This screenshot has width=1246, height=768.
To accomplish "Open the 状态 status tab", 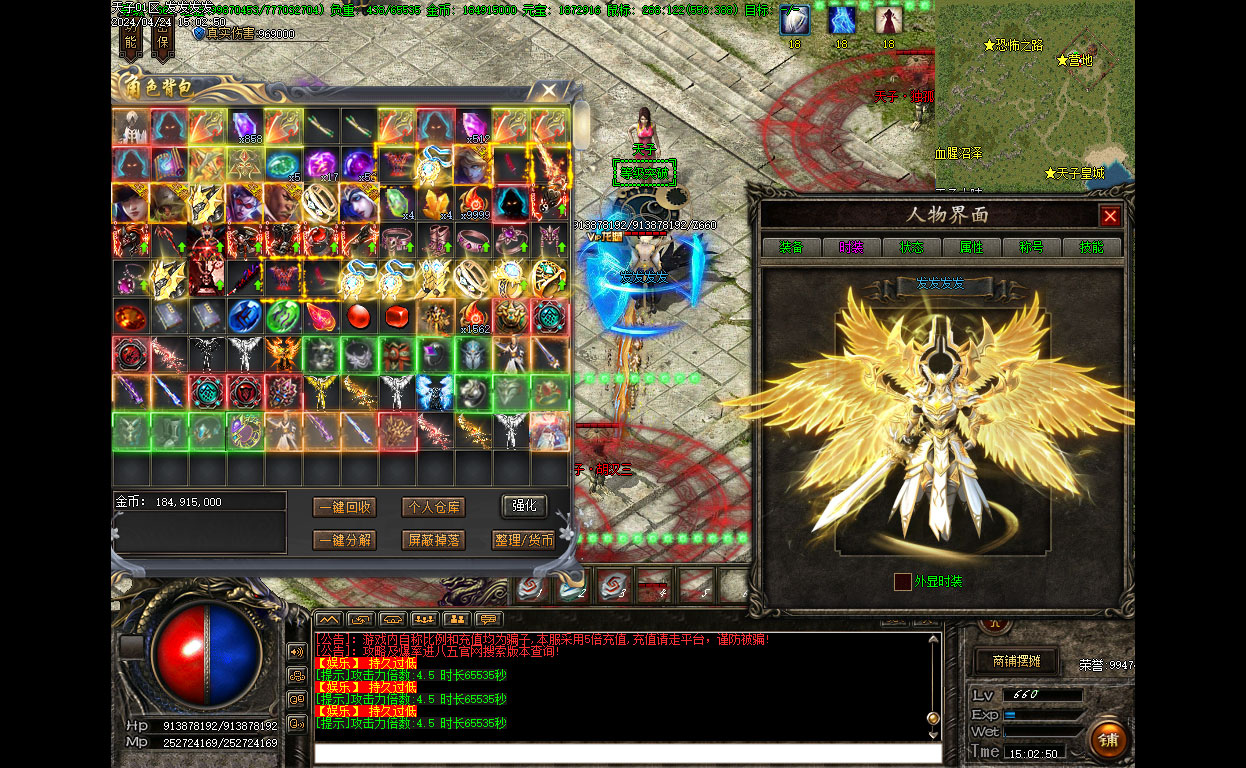I will (911, 247).
